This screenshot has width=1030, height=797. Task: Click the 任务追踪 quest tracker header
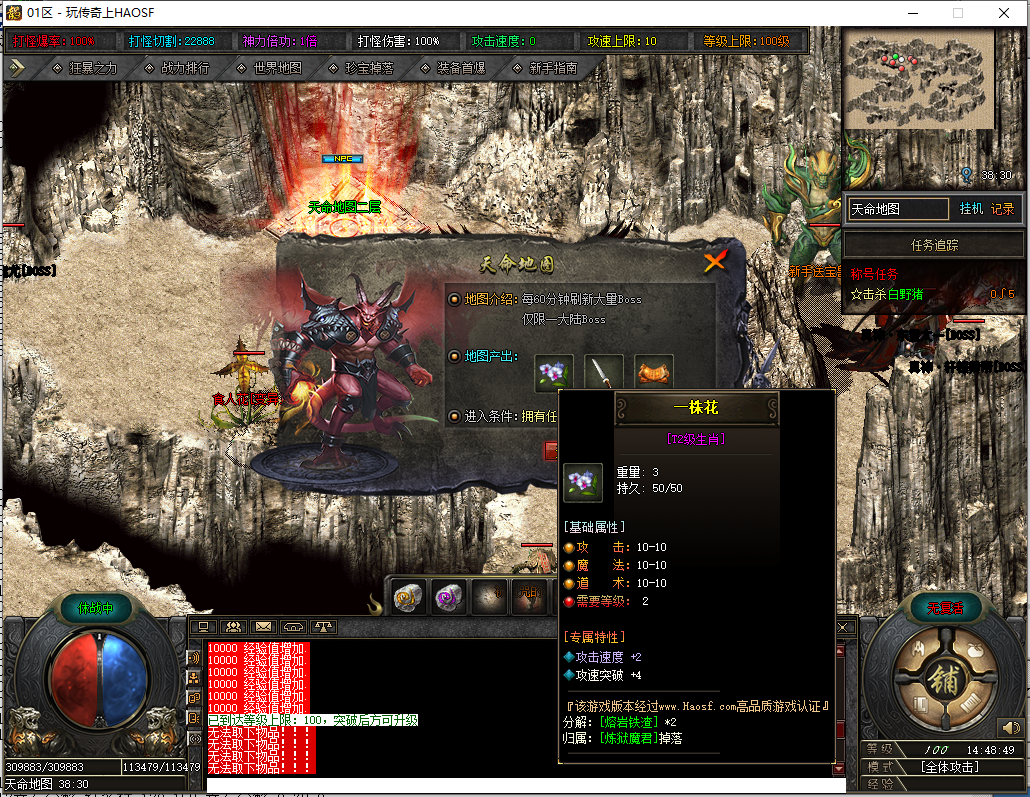(x=934, y=245)
